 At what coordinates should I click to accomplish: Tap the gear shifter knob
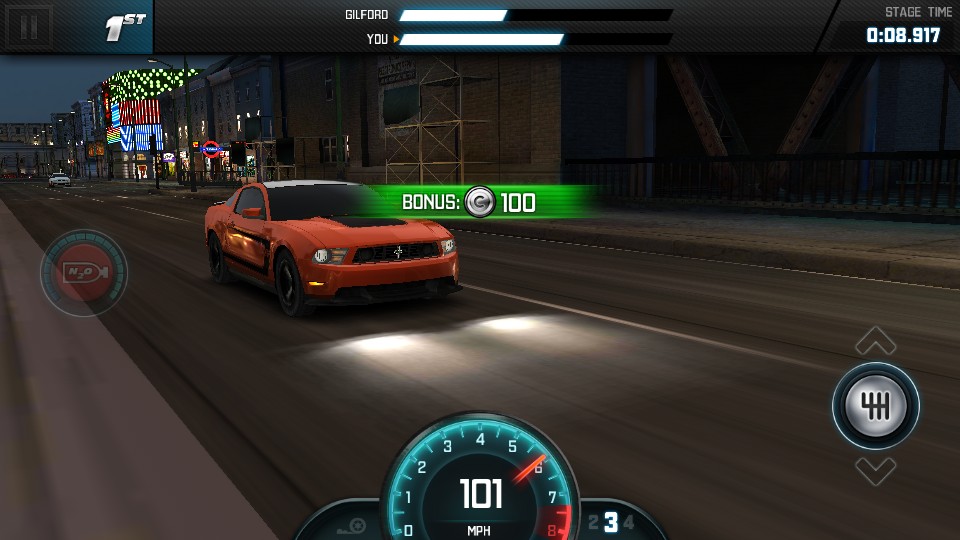click(876, 406)
